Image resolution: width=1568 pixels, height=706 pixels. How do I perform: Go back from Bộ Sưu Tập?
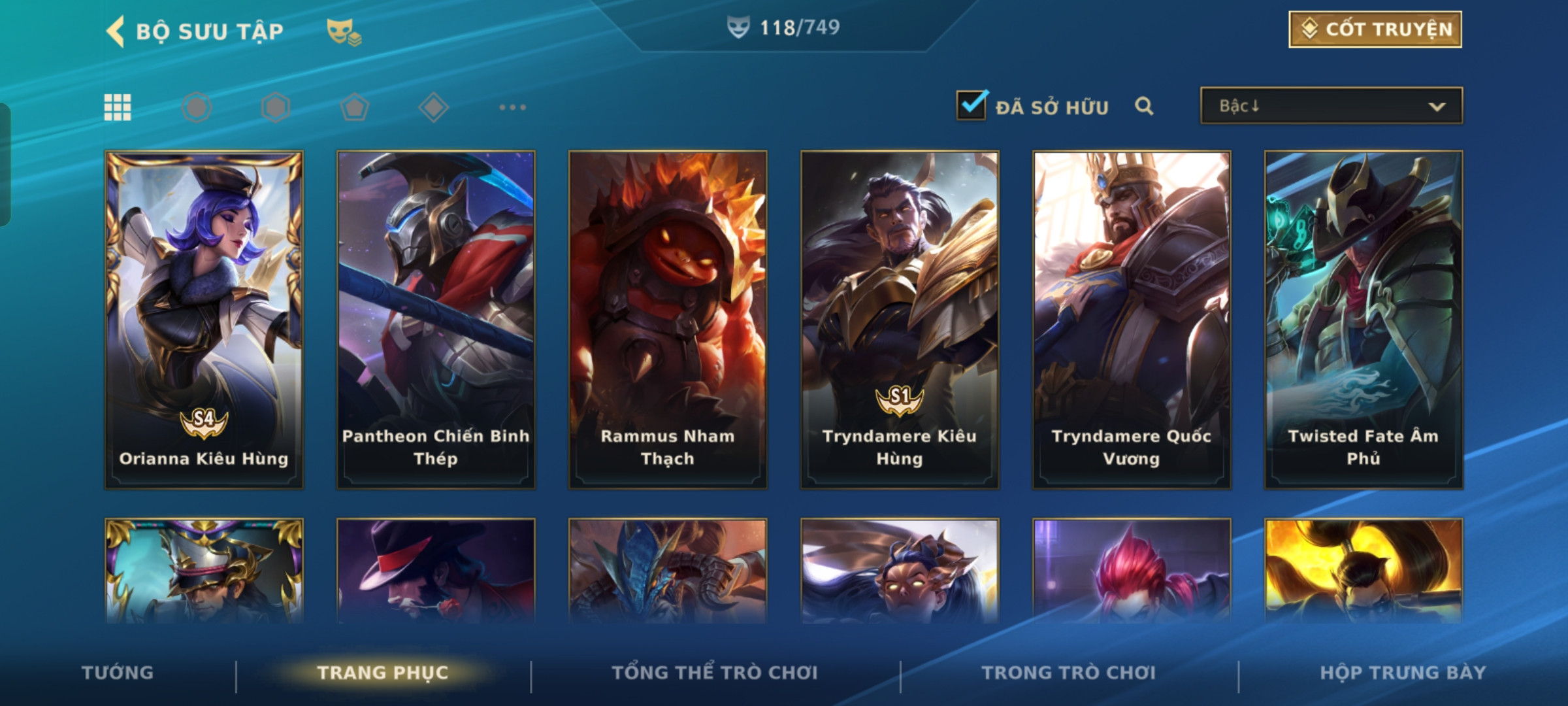(x=116, y=31)
